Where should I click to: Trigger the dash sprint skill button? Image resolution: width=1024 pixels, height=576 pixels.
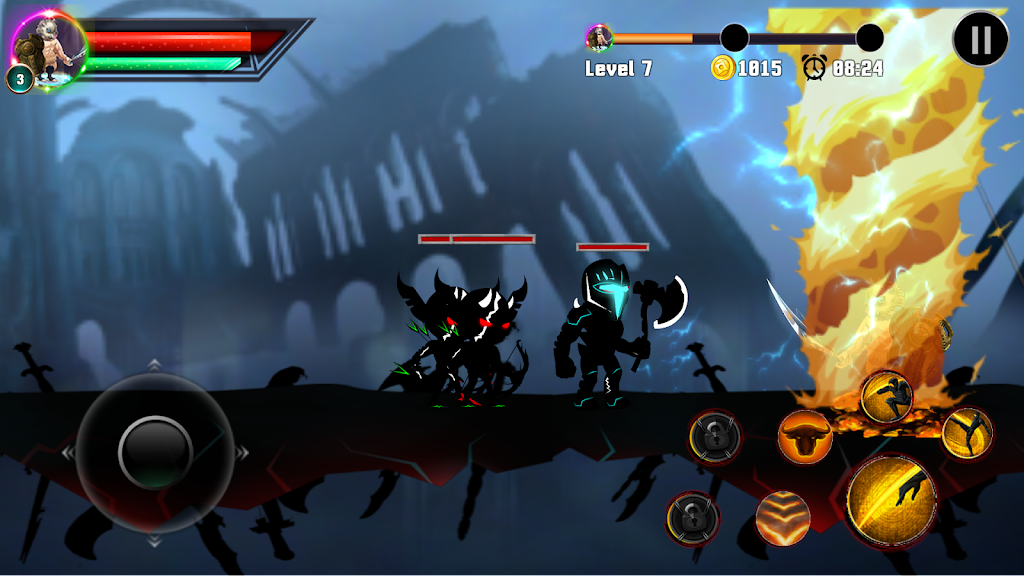click(886, 396)
